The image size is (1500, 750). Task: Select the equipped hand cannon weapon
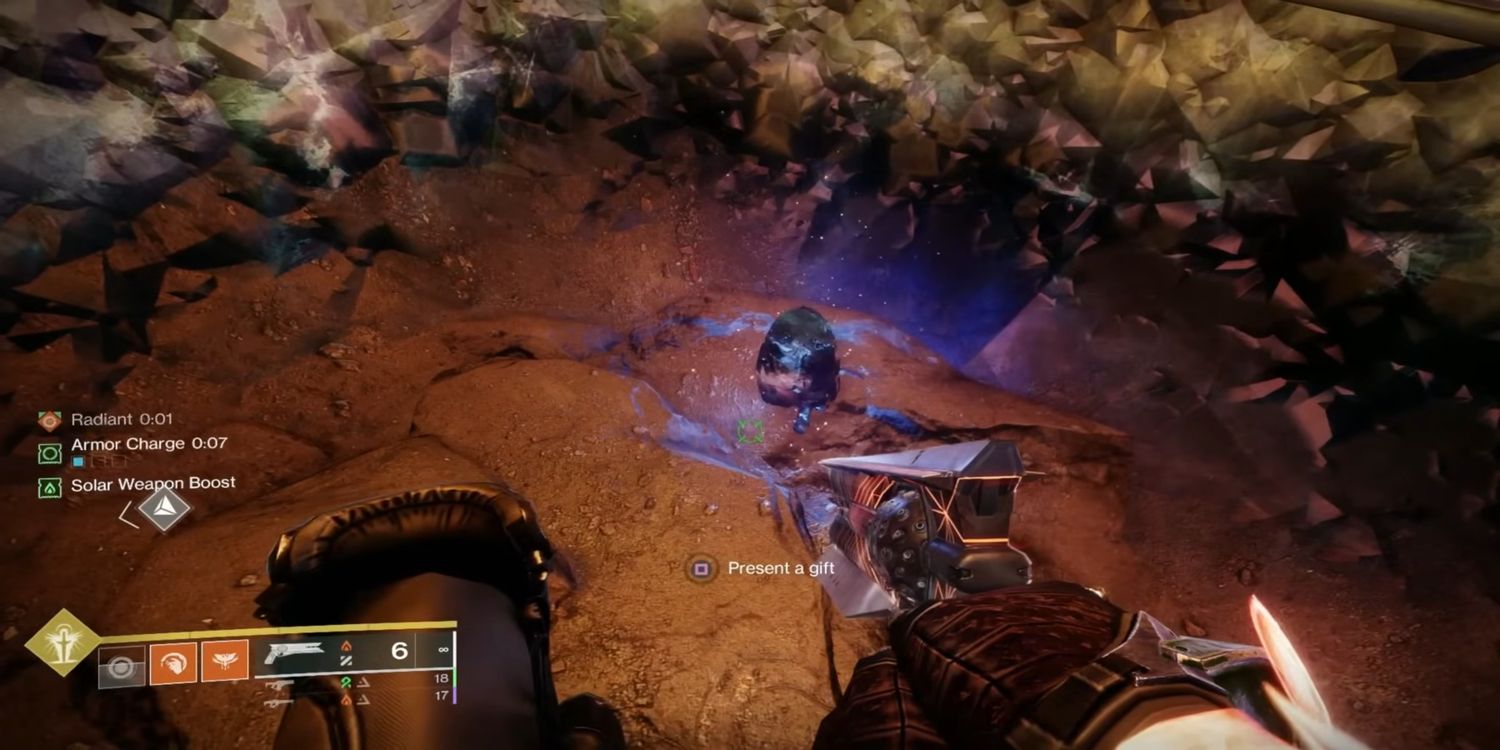tap(292, 652)
